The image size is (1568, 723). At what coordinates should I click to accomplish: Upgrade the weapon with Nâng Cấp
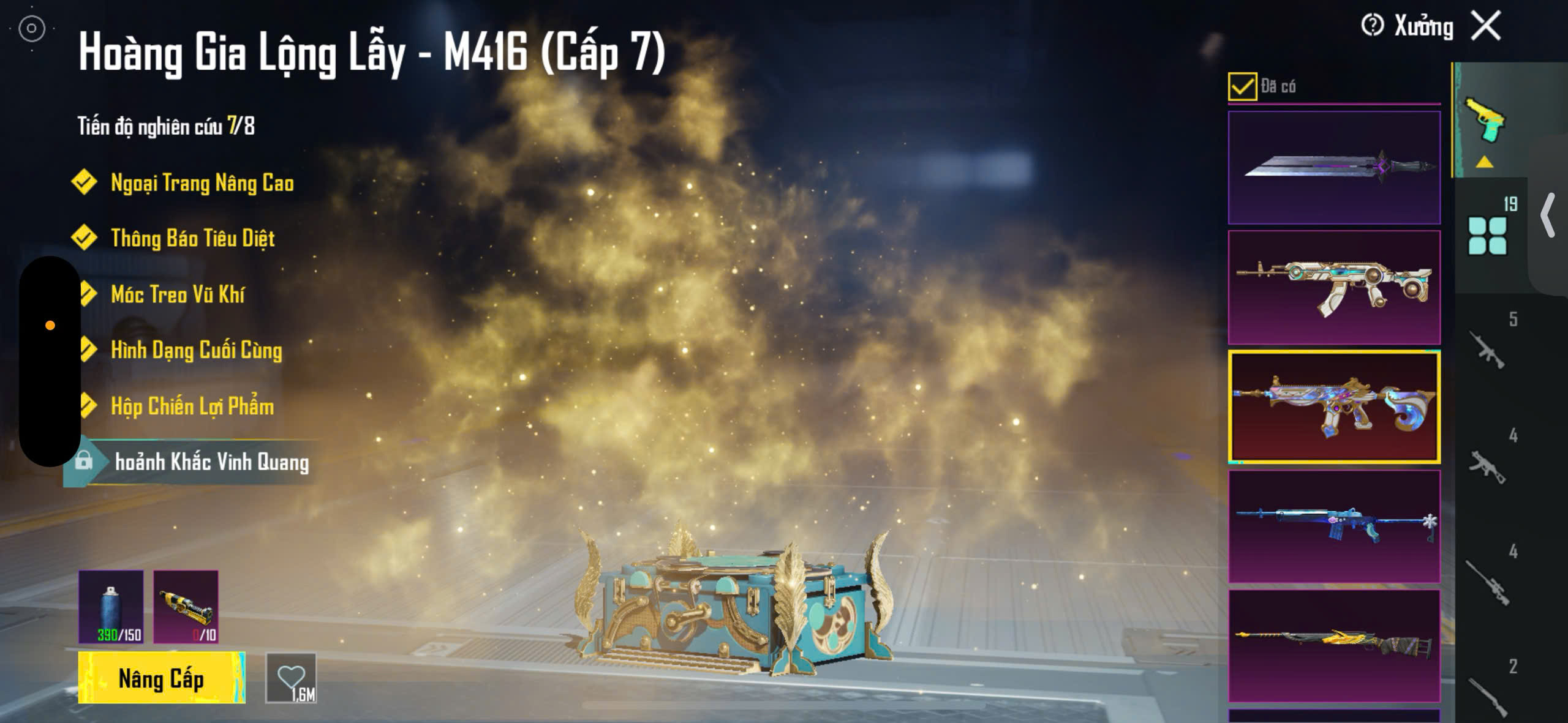162,678
